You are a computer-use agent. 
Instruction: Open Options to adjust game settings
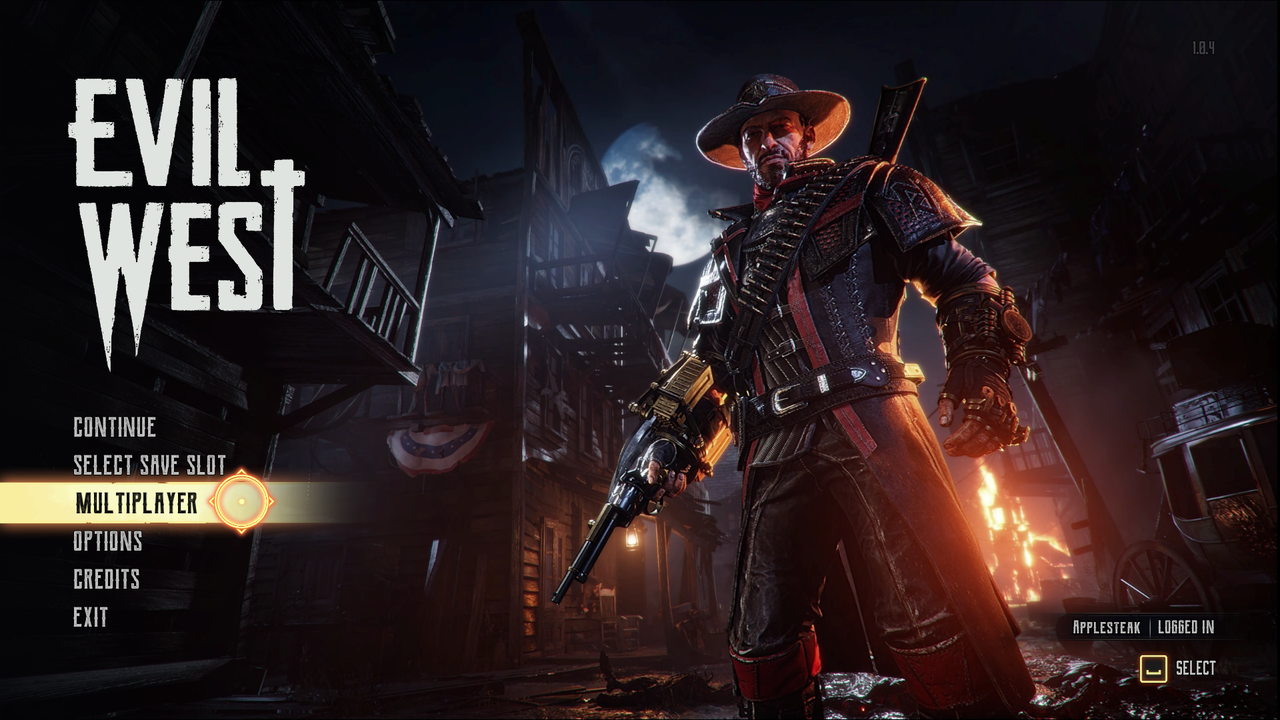108,542
